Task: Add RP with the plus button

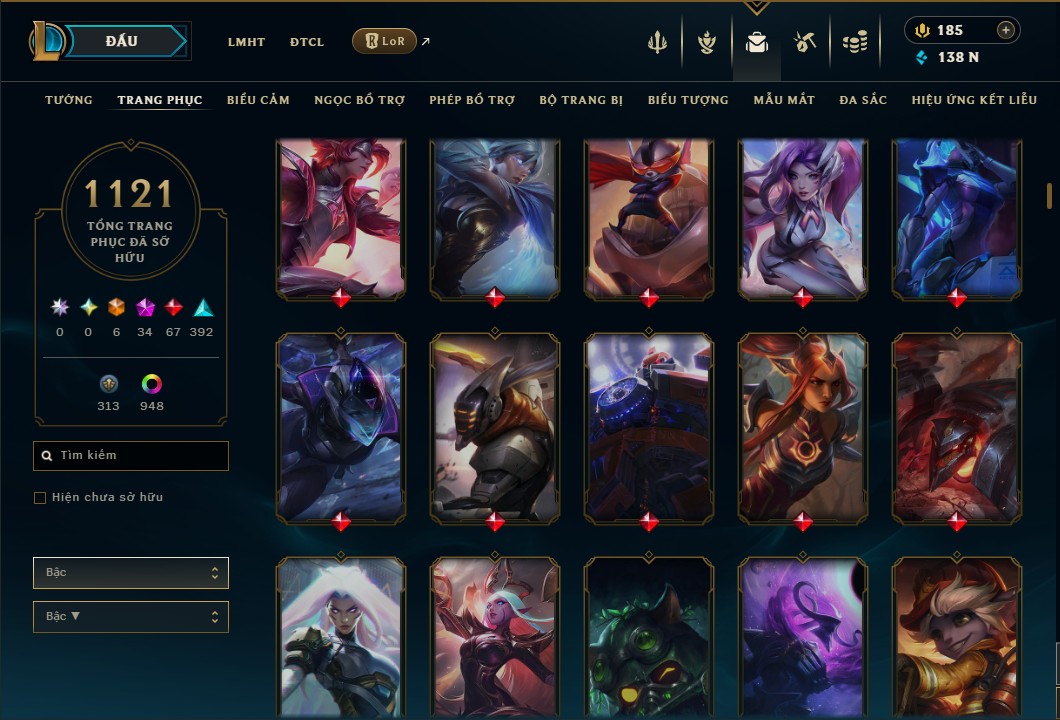Action: [x=1005, y=30]
